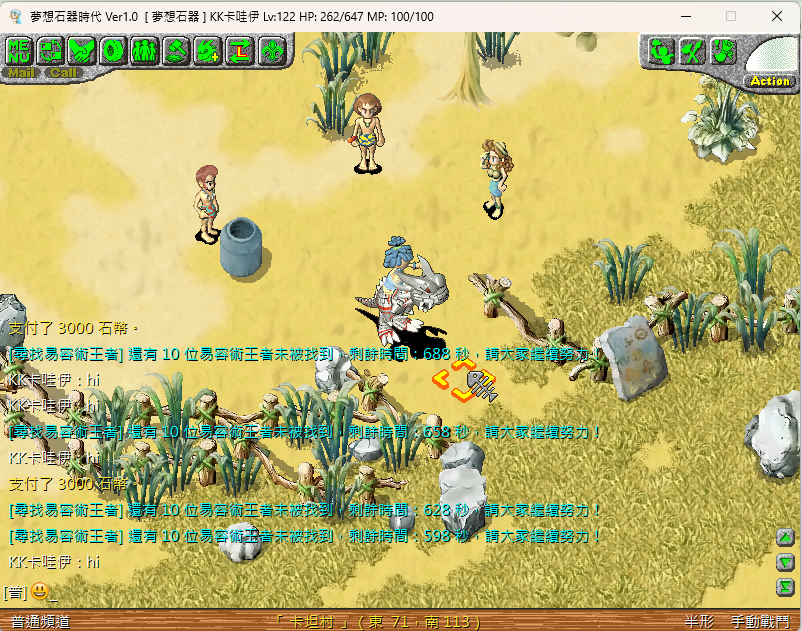Image resolution: width=802 pixels, height=631 pixels.
Task: Click the rose with exclamation icon
Action: pos(722,51)
